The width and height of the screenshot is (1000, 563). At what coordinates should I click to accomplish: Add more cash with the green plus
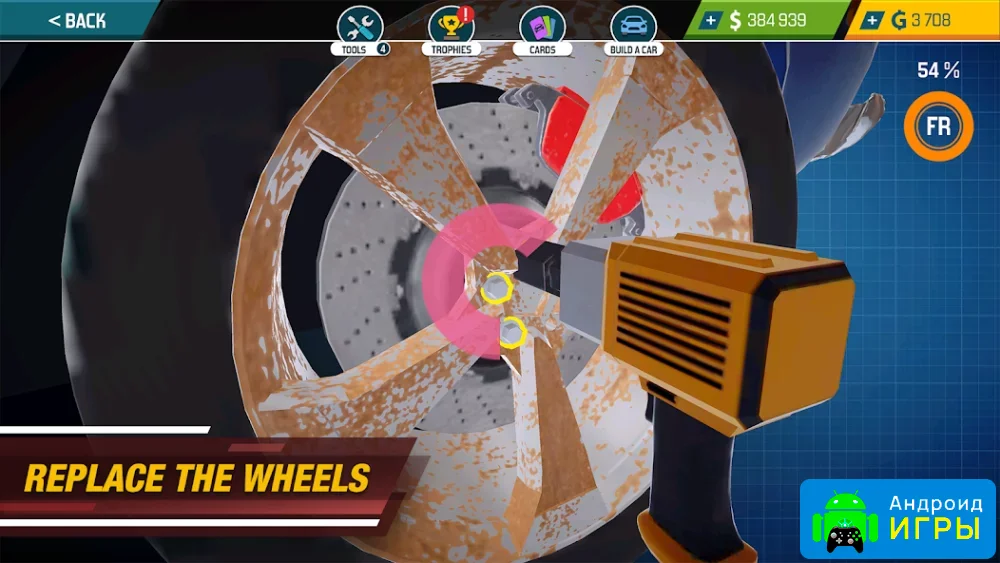click(x=711, y=20)
